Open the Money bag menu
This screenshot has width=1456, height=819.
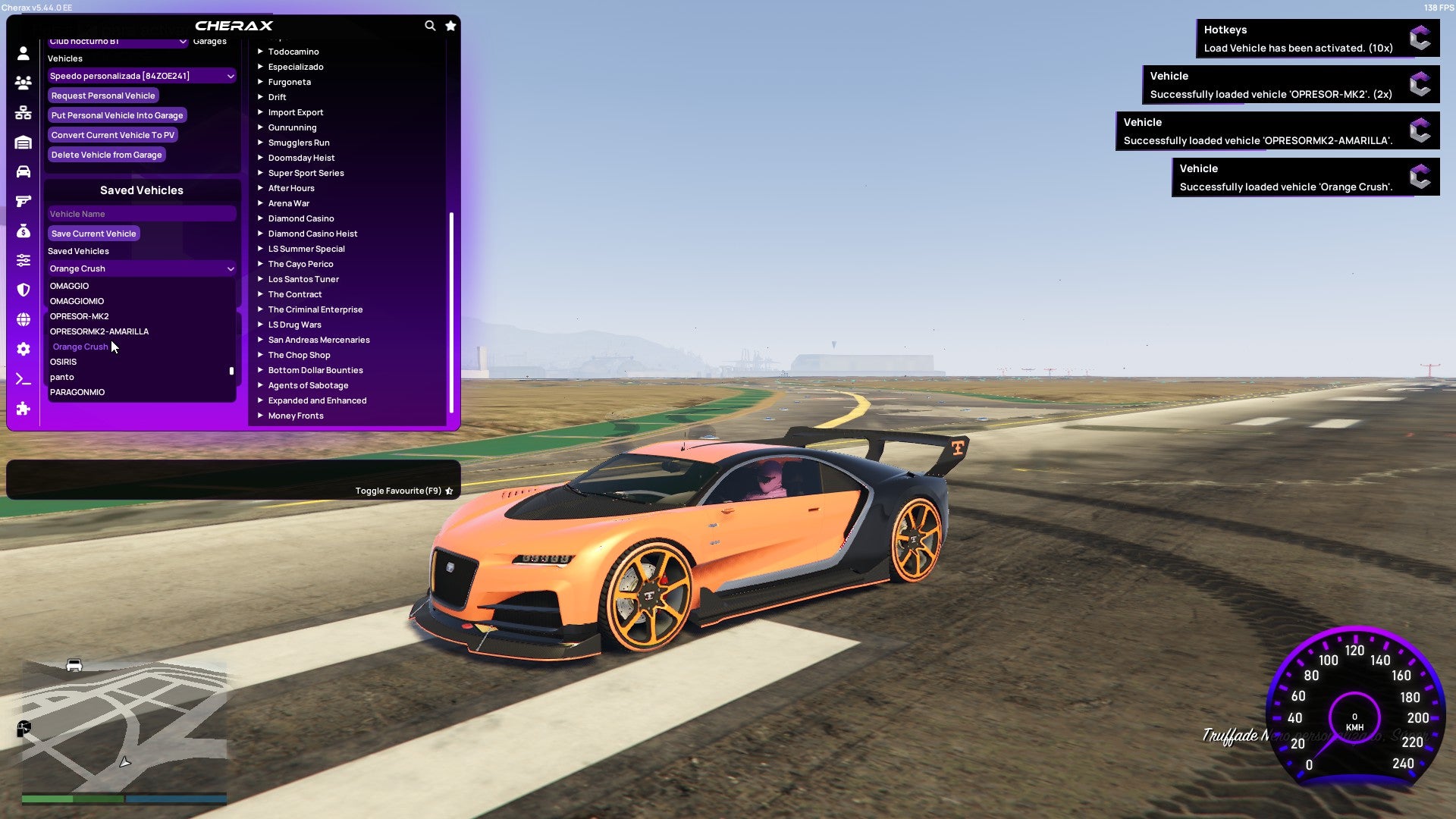pos(23,230)
